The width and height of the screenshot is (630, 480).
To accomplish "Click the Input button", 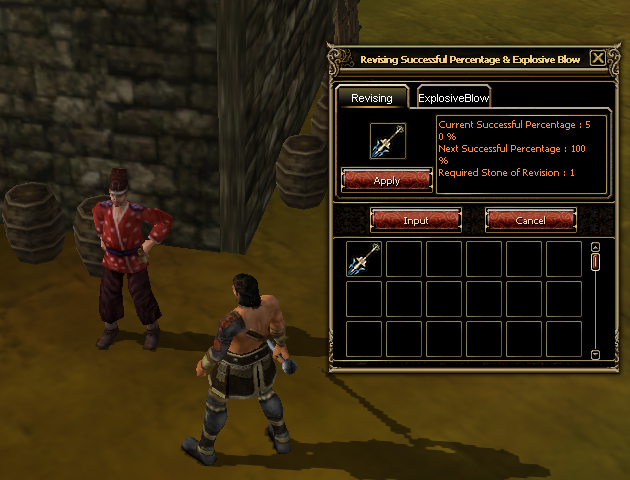I will 415,219.
